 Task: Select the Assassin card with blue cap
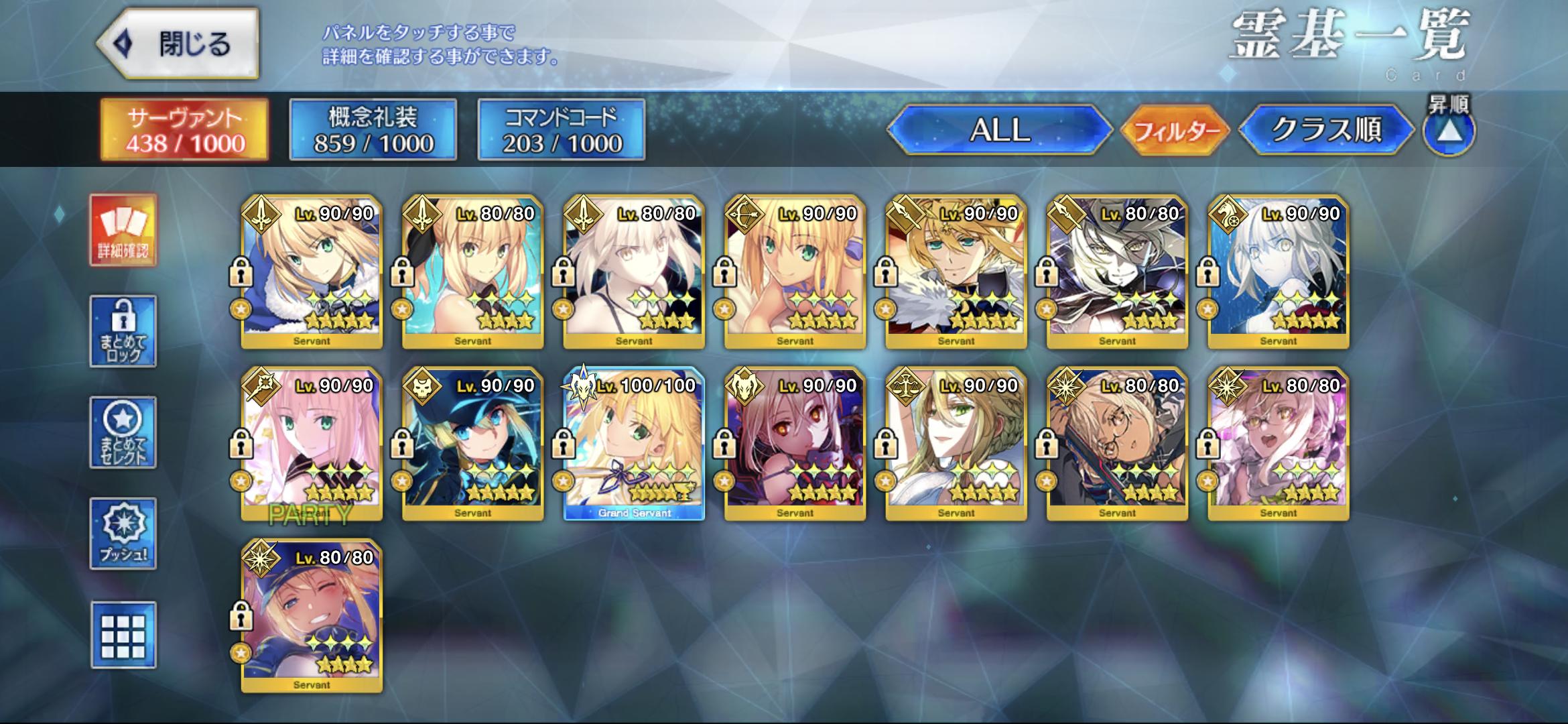coord(473,444)
